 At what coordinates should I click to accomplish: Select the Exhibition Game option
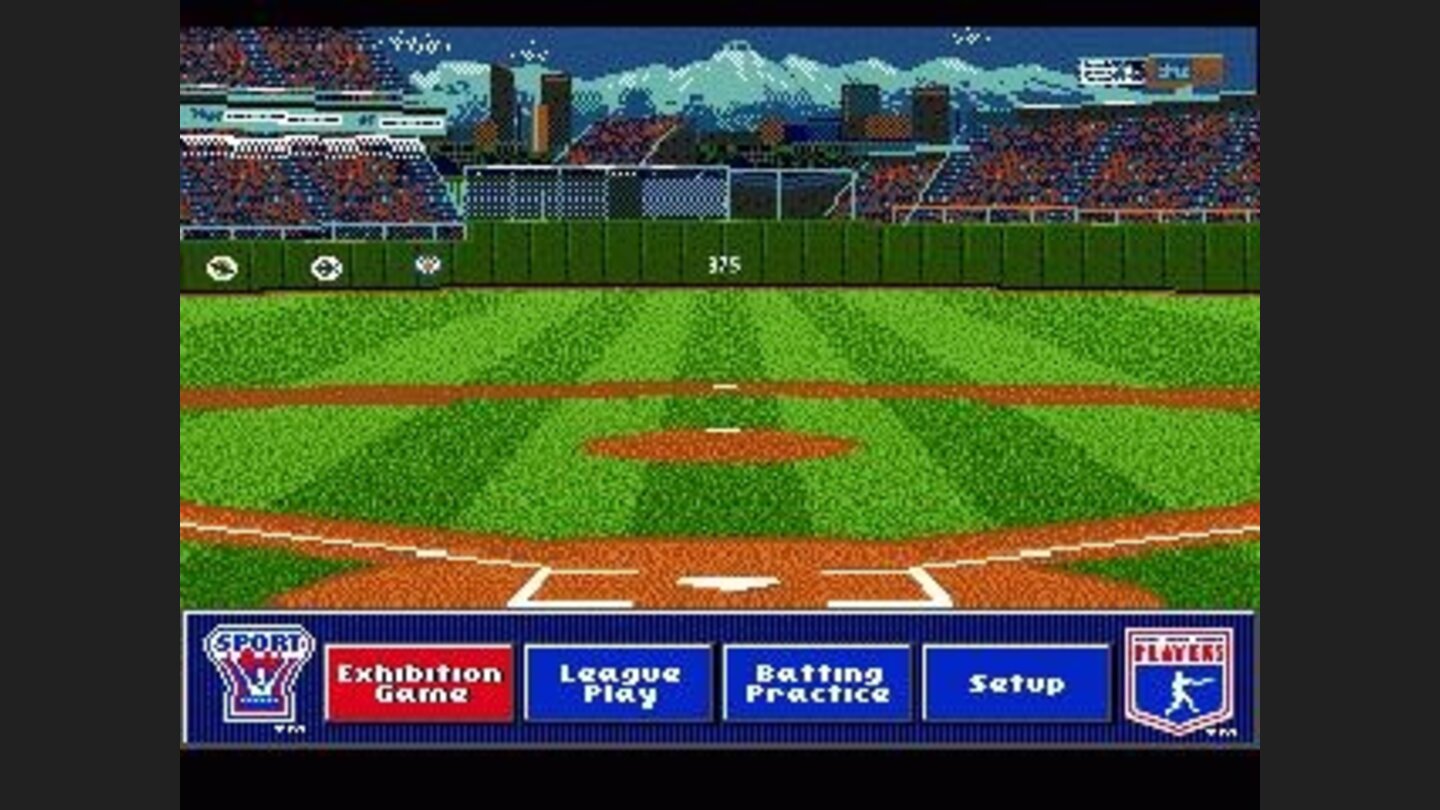(x=422, y=683)
